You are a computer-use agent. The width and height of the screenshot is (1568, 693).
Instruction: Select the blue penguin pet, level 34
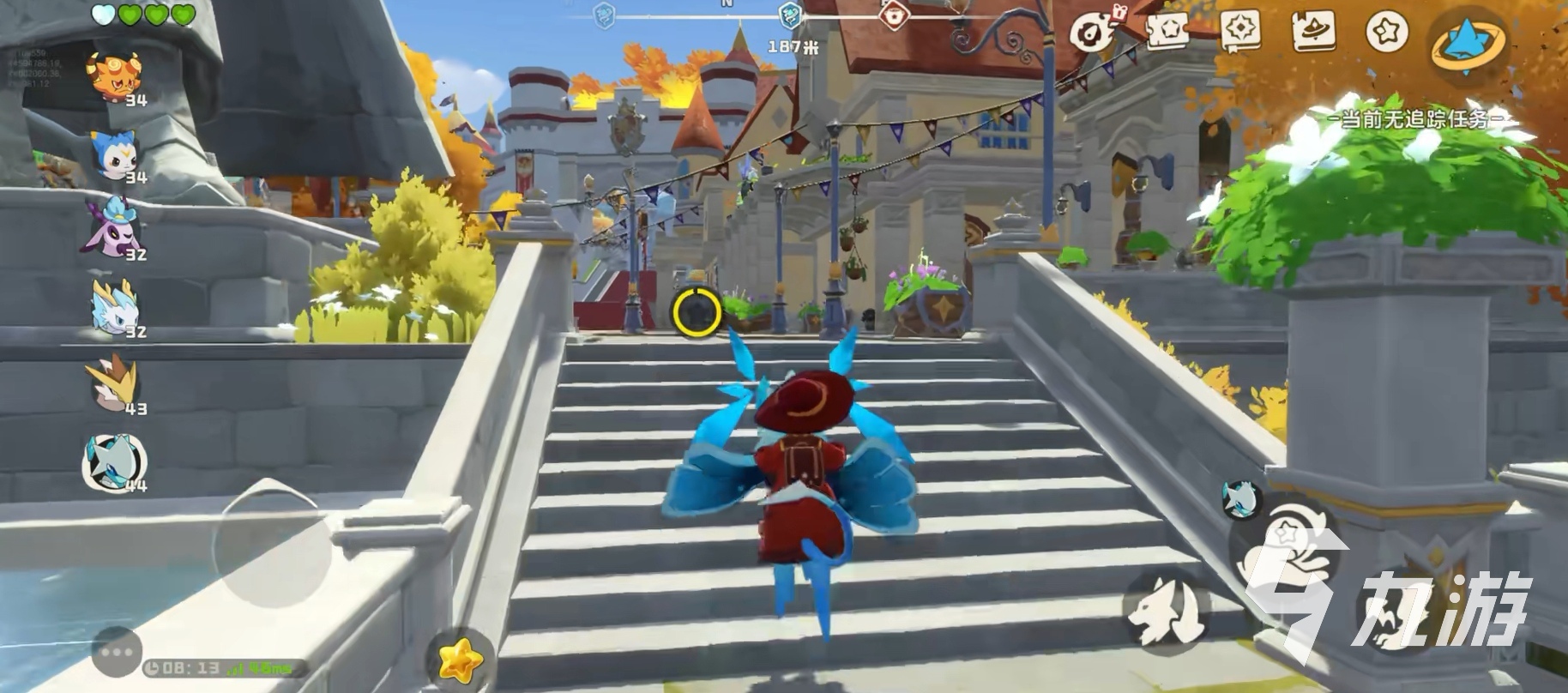pyautogui.click(x=115, y=155)
